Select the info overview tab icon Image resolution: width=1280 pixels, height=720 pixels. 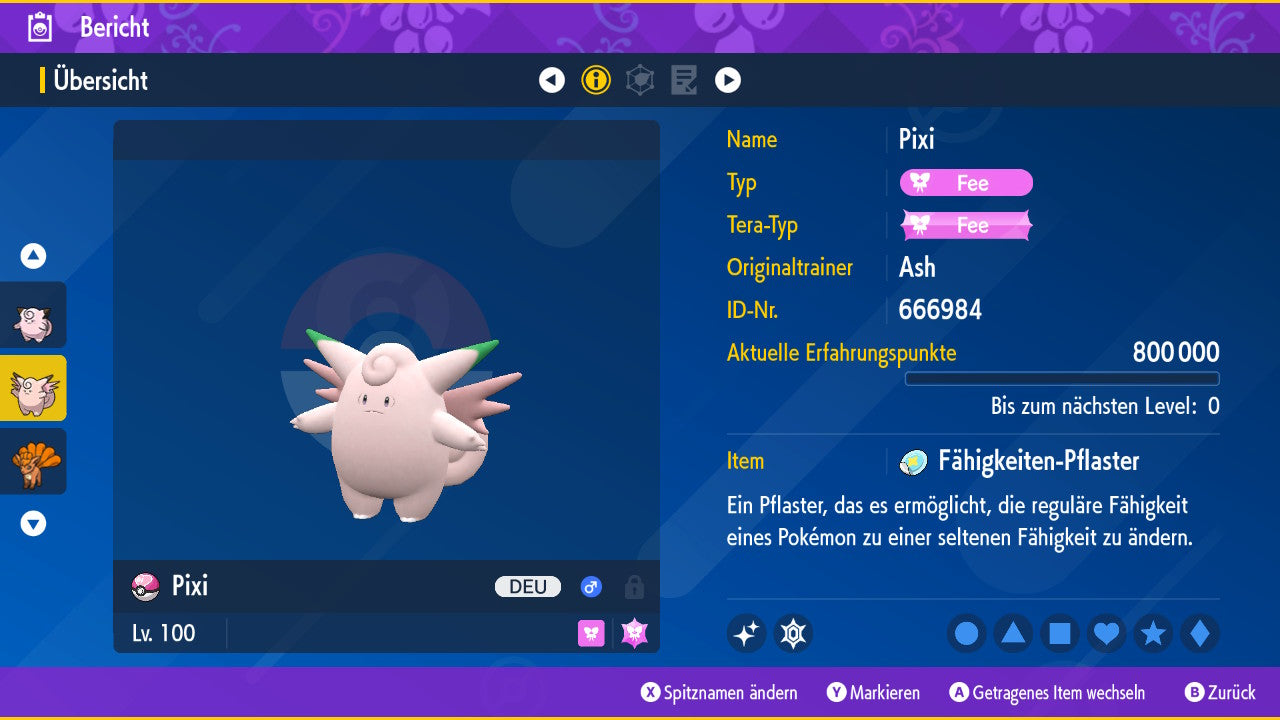tap(596, 80)
